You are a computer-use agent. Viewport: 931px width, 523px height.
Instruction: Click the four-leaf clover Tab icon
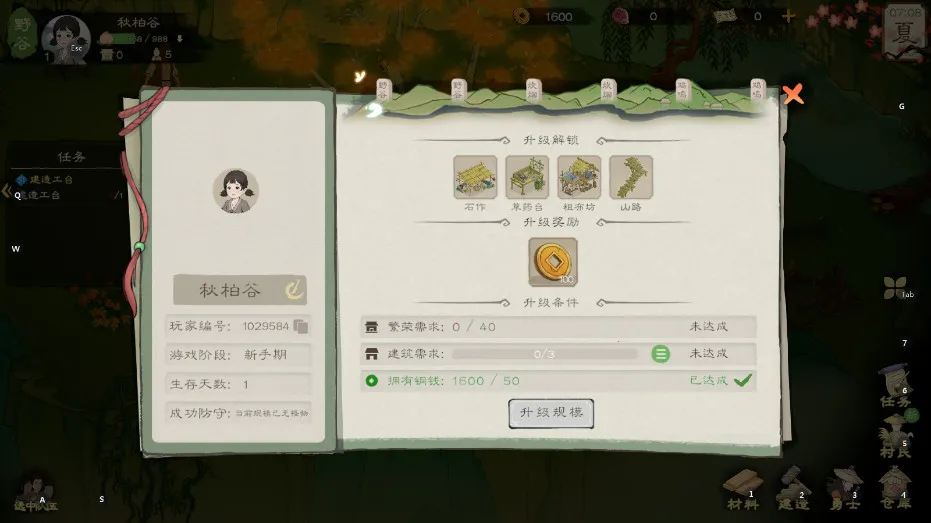point(895,289)
